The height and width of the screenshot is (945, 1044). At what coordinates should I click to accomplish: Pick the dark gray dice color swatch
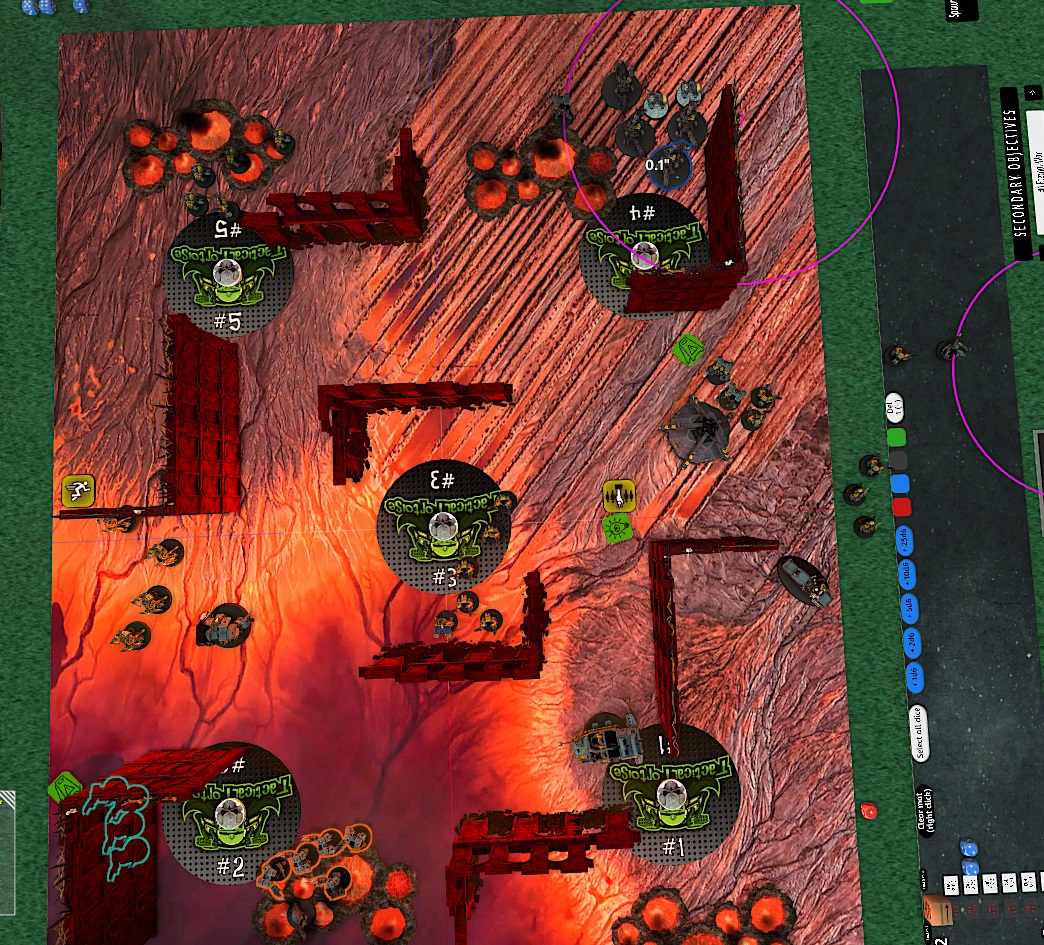click(899, 460)
